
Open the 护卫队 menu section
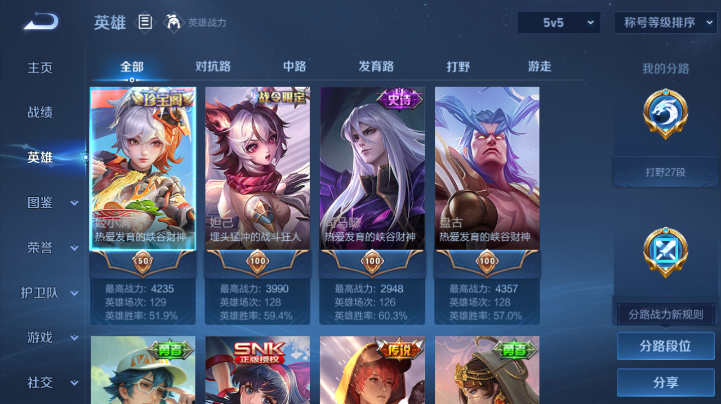click(52, 292)
